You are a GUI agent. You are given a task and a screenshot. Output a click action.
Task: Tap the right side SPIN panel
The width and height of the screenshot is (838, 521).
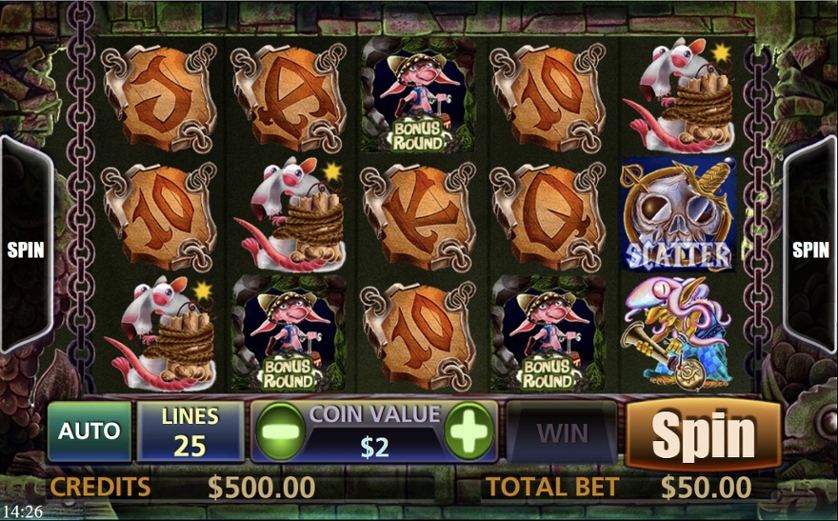810,249
